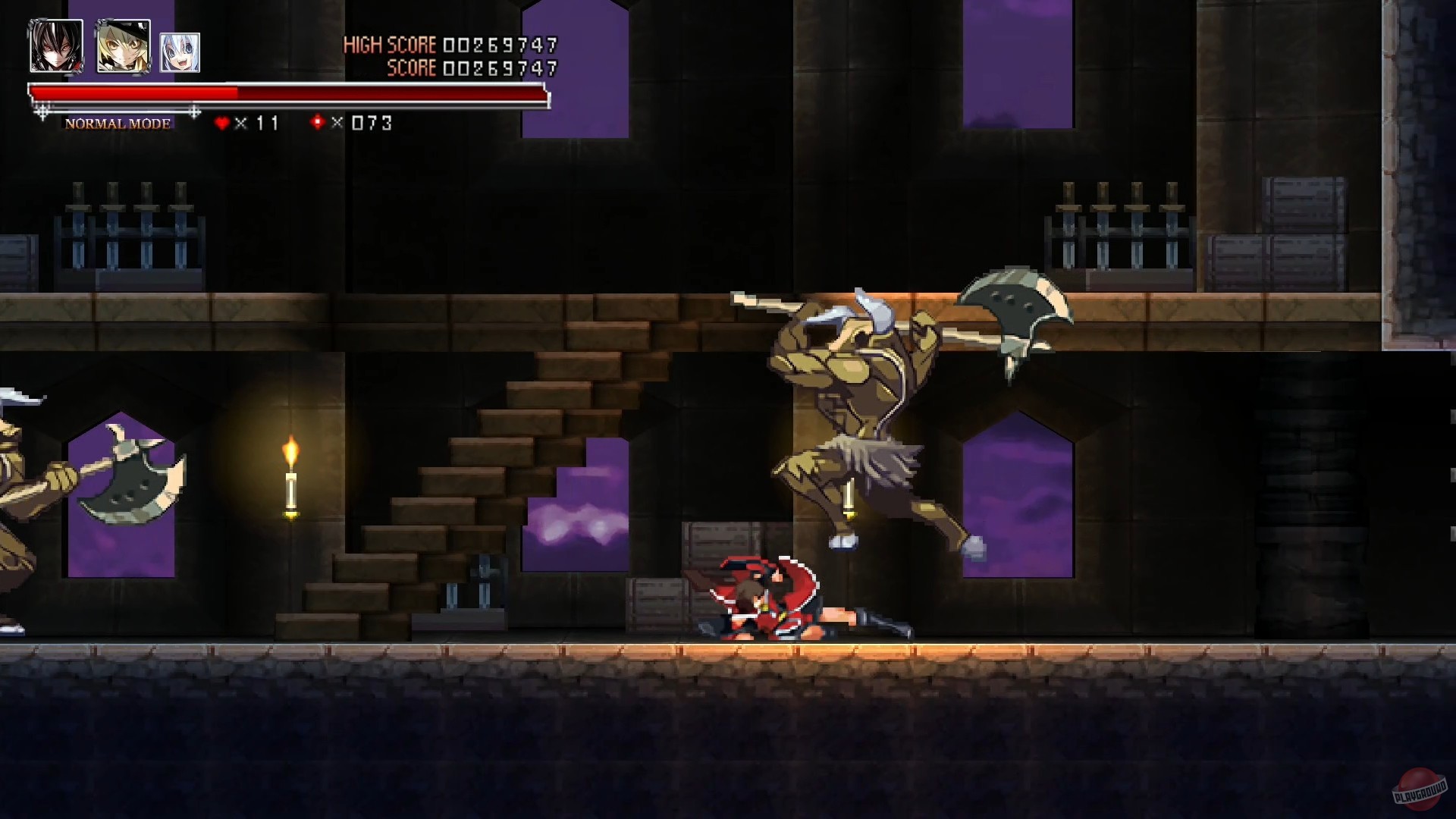Toggle the first character portrait as active
1456x819 pixels.
[x=55, y=46]
